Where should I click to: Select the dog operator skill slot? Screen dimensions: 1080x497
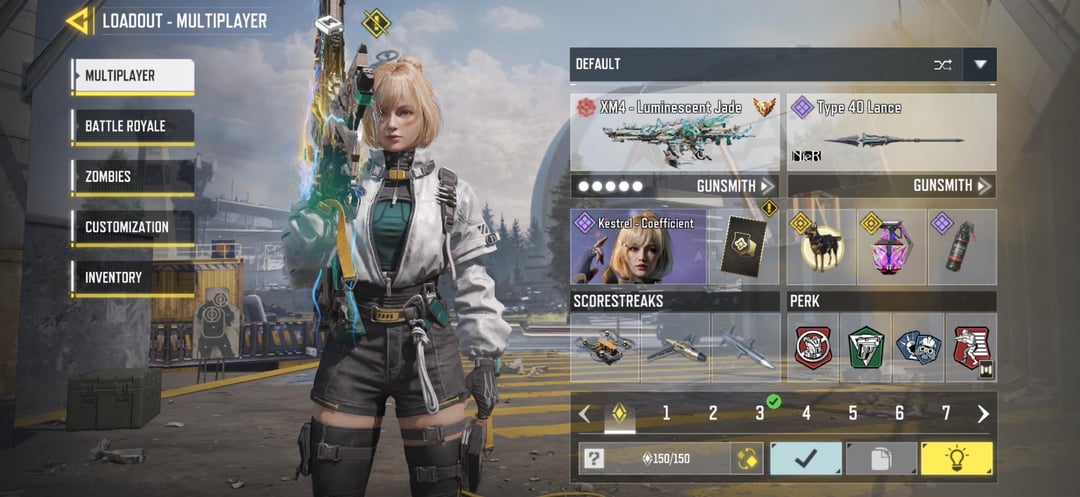pyautogui.click(x=821, y=247)
